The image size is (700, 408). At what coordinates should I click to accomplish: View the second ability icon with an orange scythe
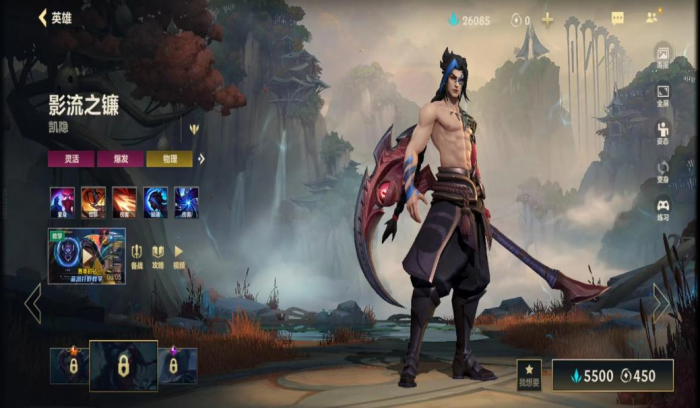94,202
